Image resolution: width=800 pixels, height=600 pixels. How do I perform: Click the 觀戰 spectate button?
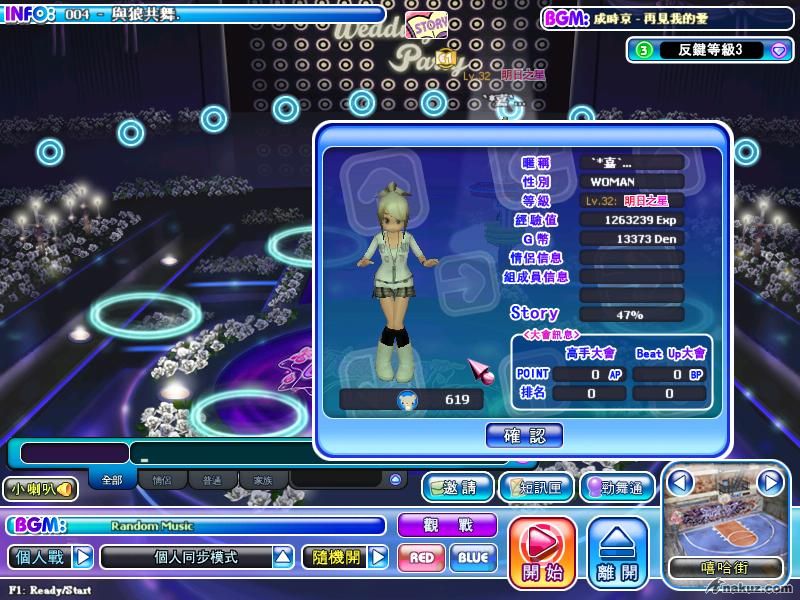[x=447, y=525]
